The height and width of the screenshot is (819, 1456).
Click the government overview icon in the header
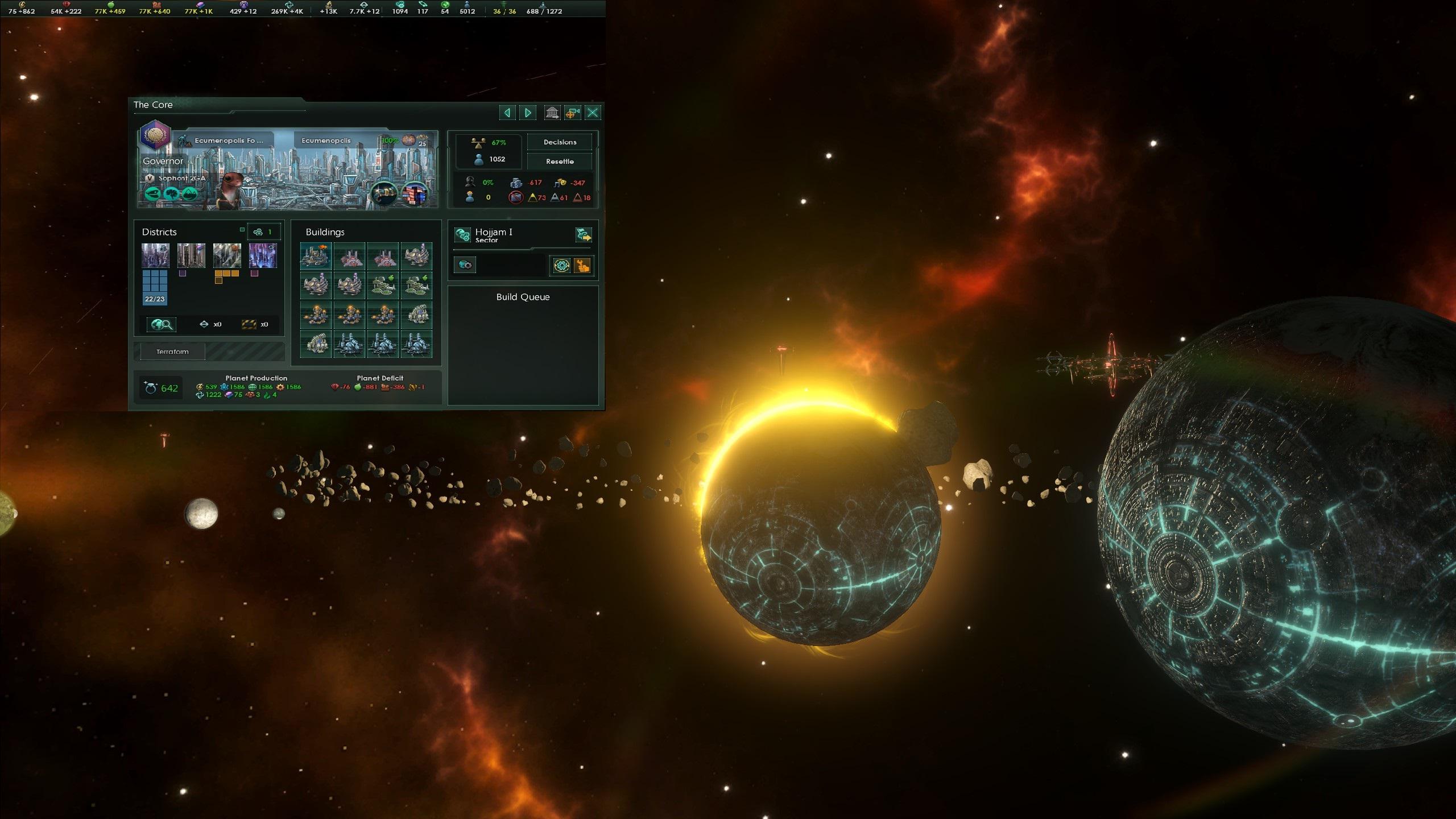click(x=553, y=113)
